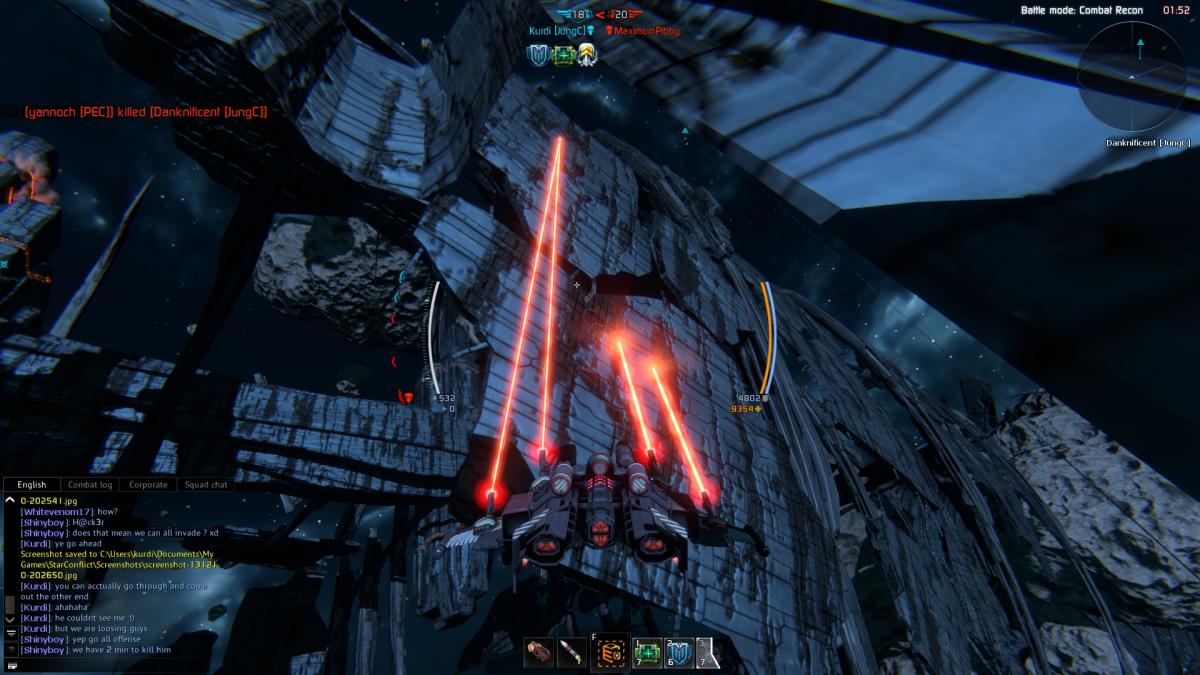Click the chat scroll-up arrow
Screen dimensions: 1200x675
(10, 499)
